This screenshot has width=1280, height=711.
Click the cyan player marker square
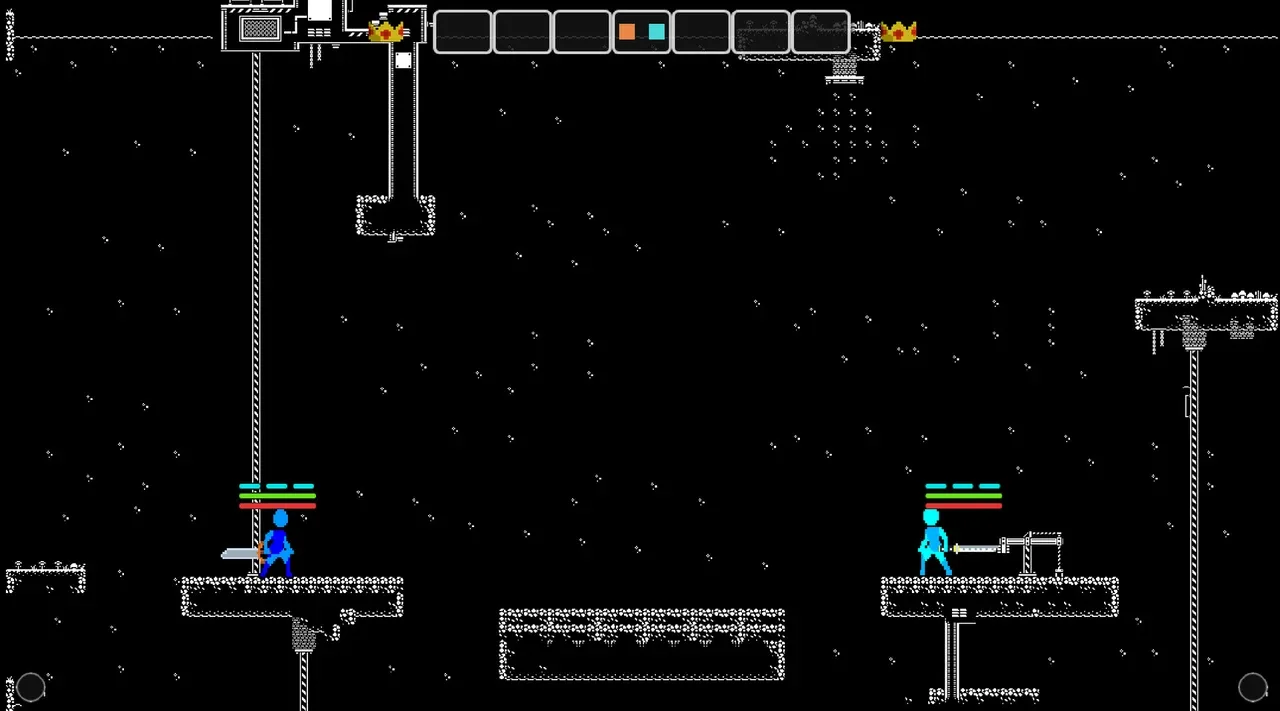point(656,32)
